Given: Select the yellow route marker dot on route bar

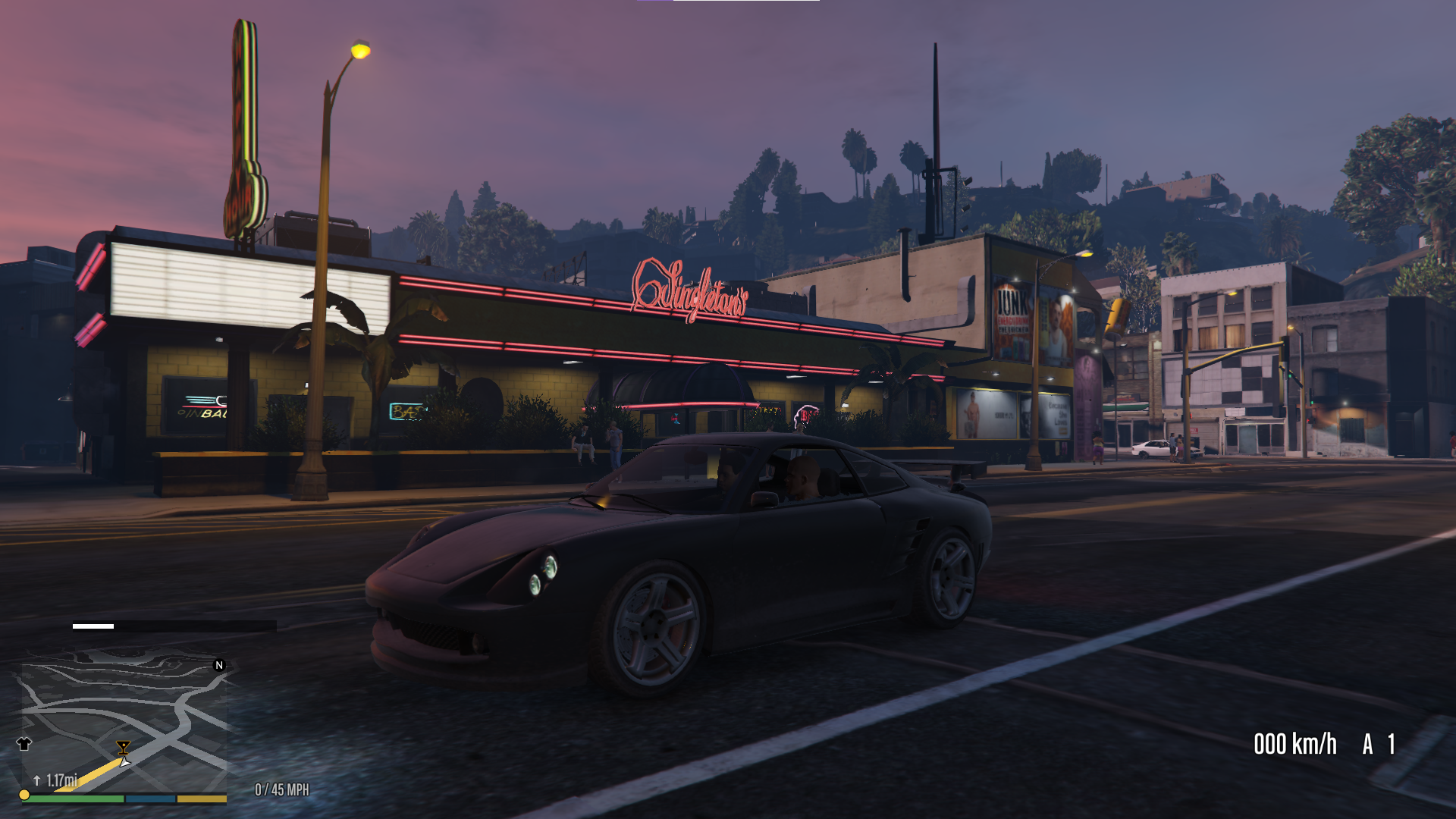Looking at the screenshot, I should pos(24,796).
